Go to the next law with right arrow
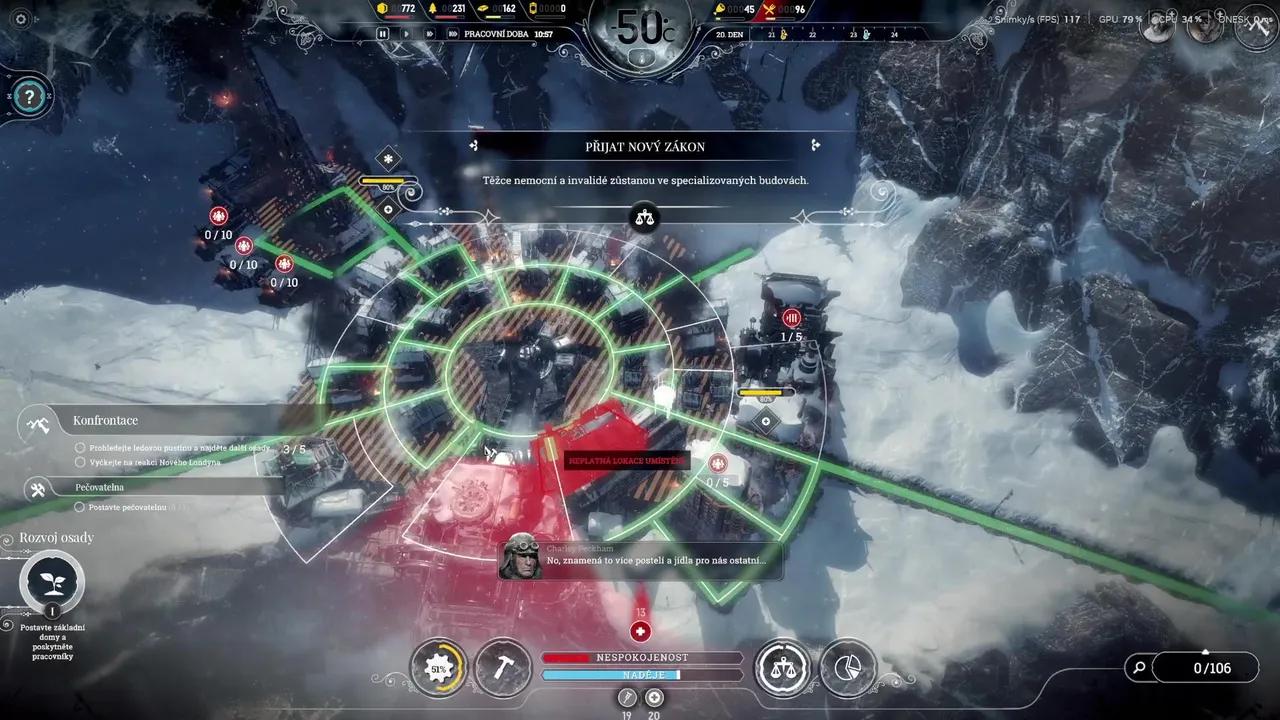The height and width of the screenshot is (720, 1280). [x=816, y=146]
